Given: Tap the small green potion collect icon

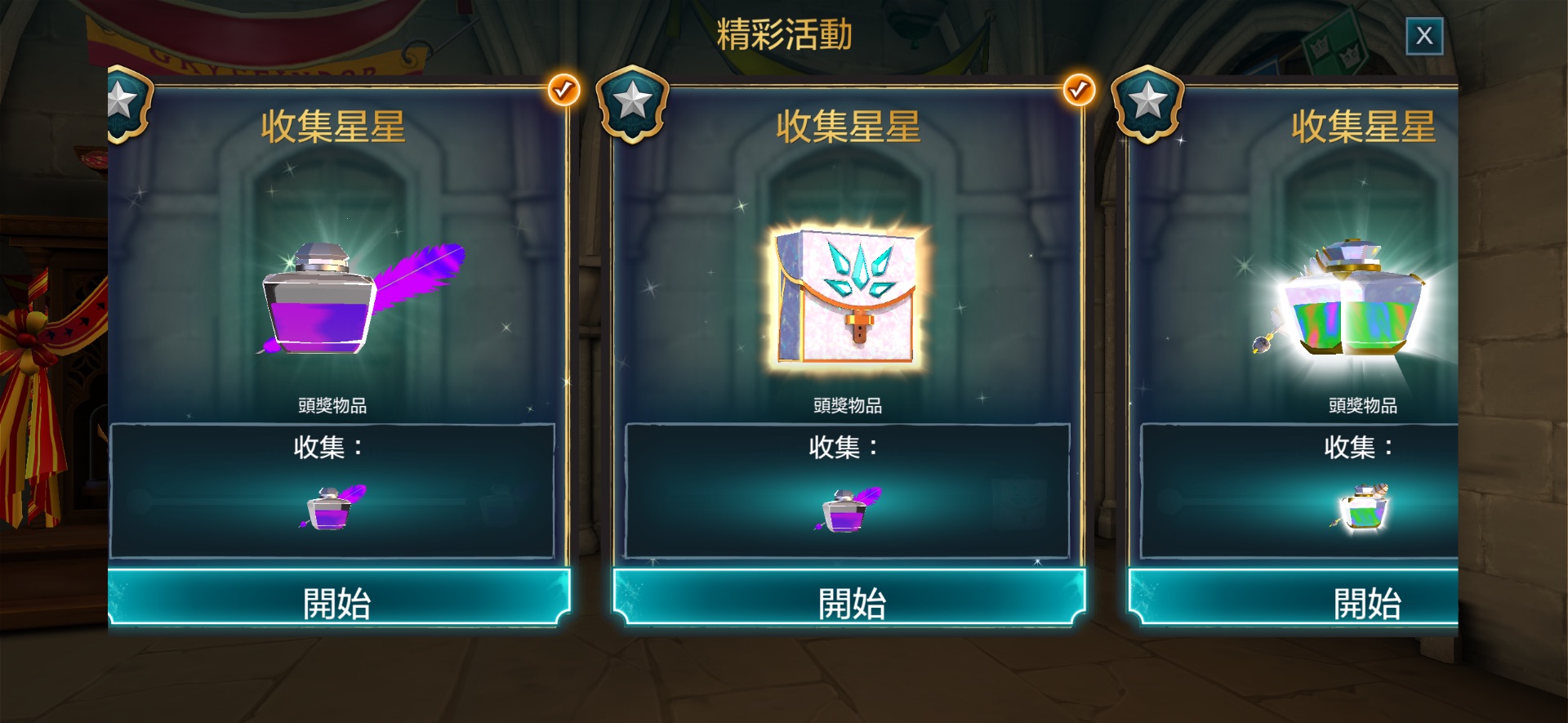Looking at the screenshot, I should [x=1361, y=507].
